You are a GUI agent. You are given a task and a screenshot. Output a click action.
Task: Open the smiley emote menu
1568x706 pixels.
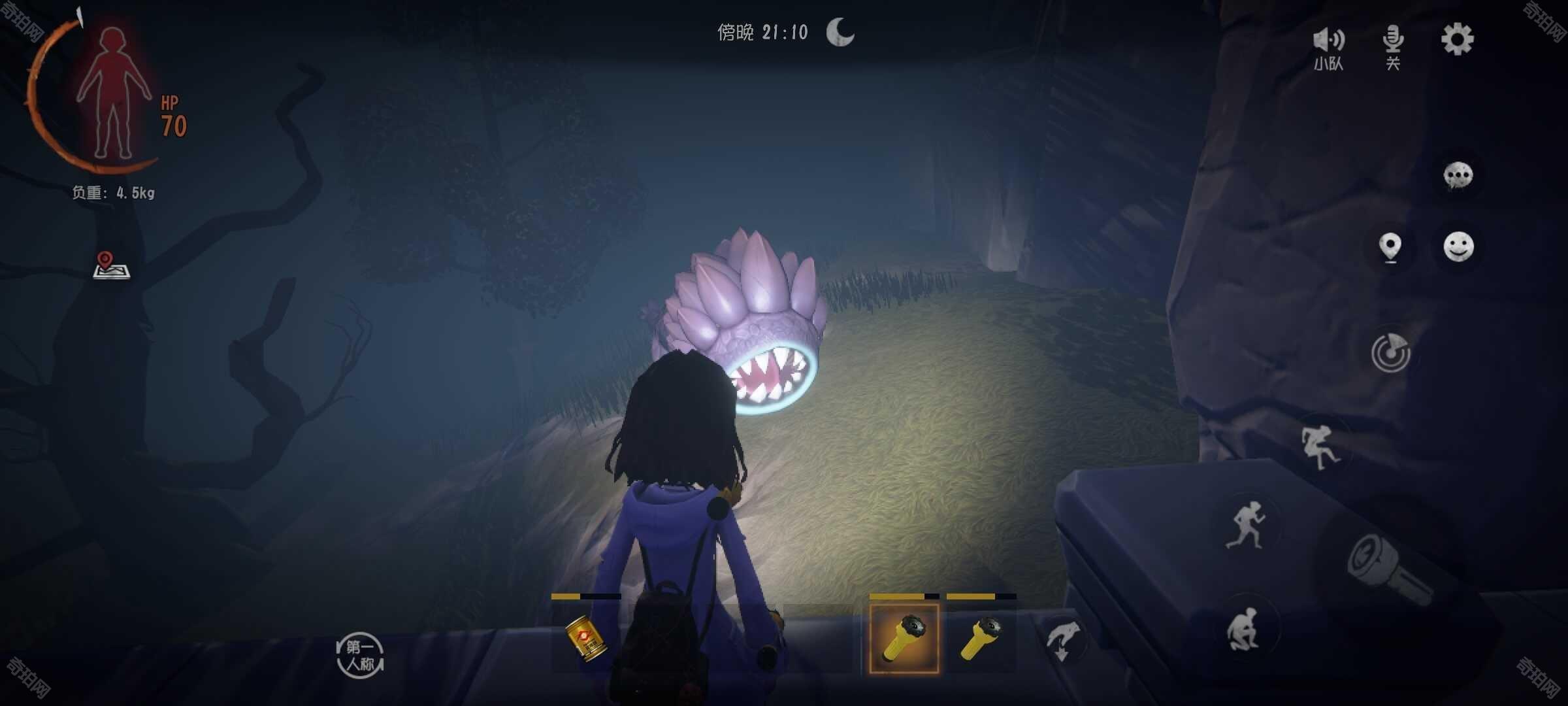[x=1458, y=247]
